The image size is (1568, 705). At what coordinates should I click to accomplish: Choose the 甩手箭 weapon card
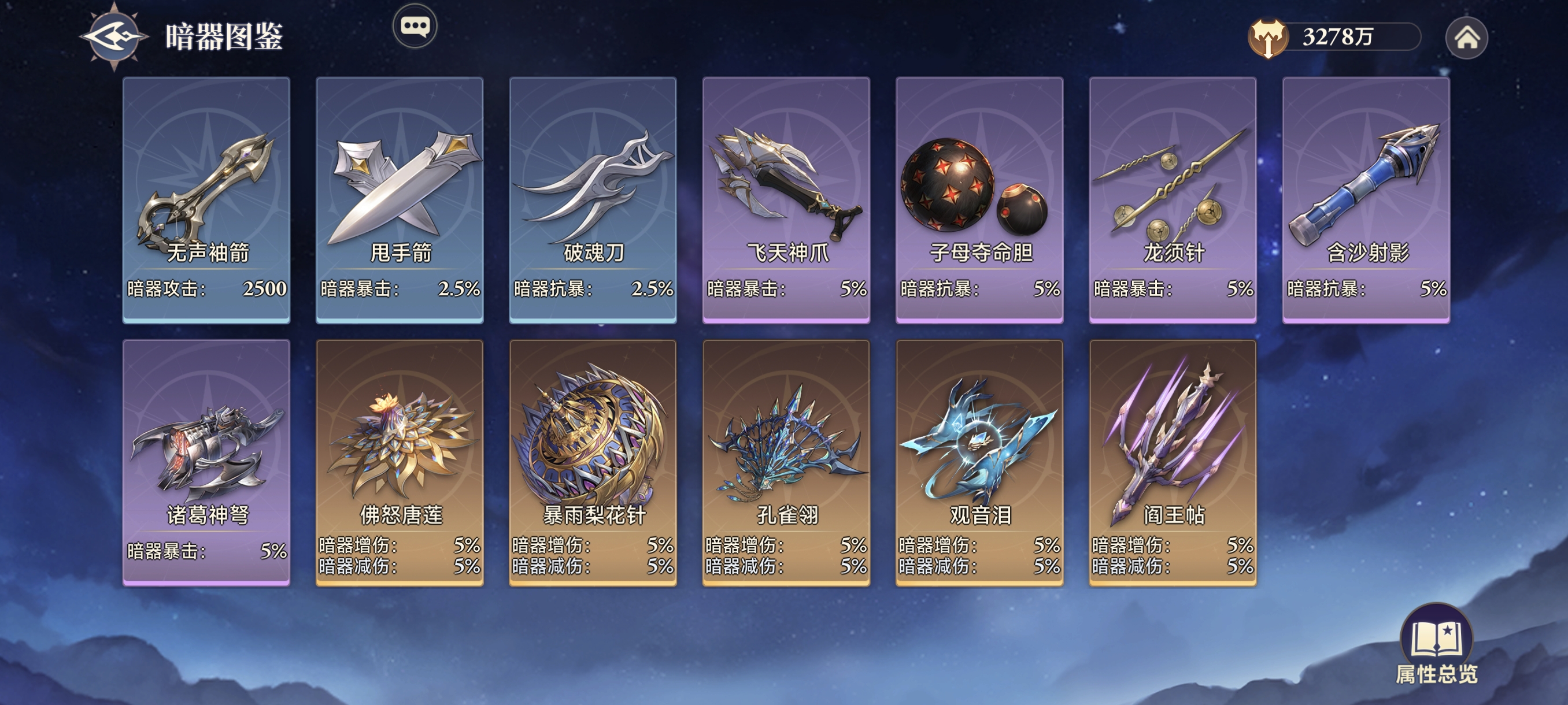point(400,199)
